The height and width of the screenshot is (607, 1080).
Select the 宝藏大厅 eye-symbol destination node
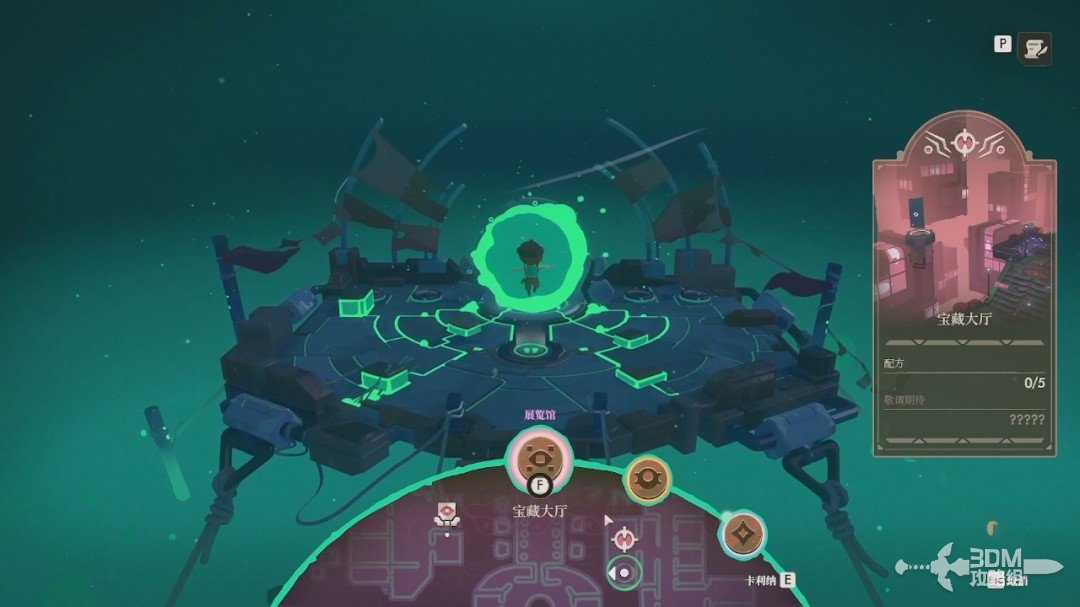[540, 459]
